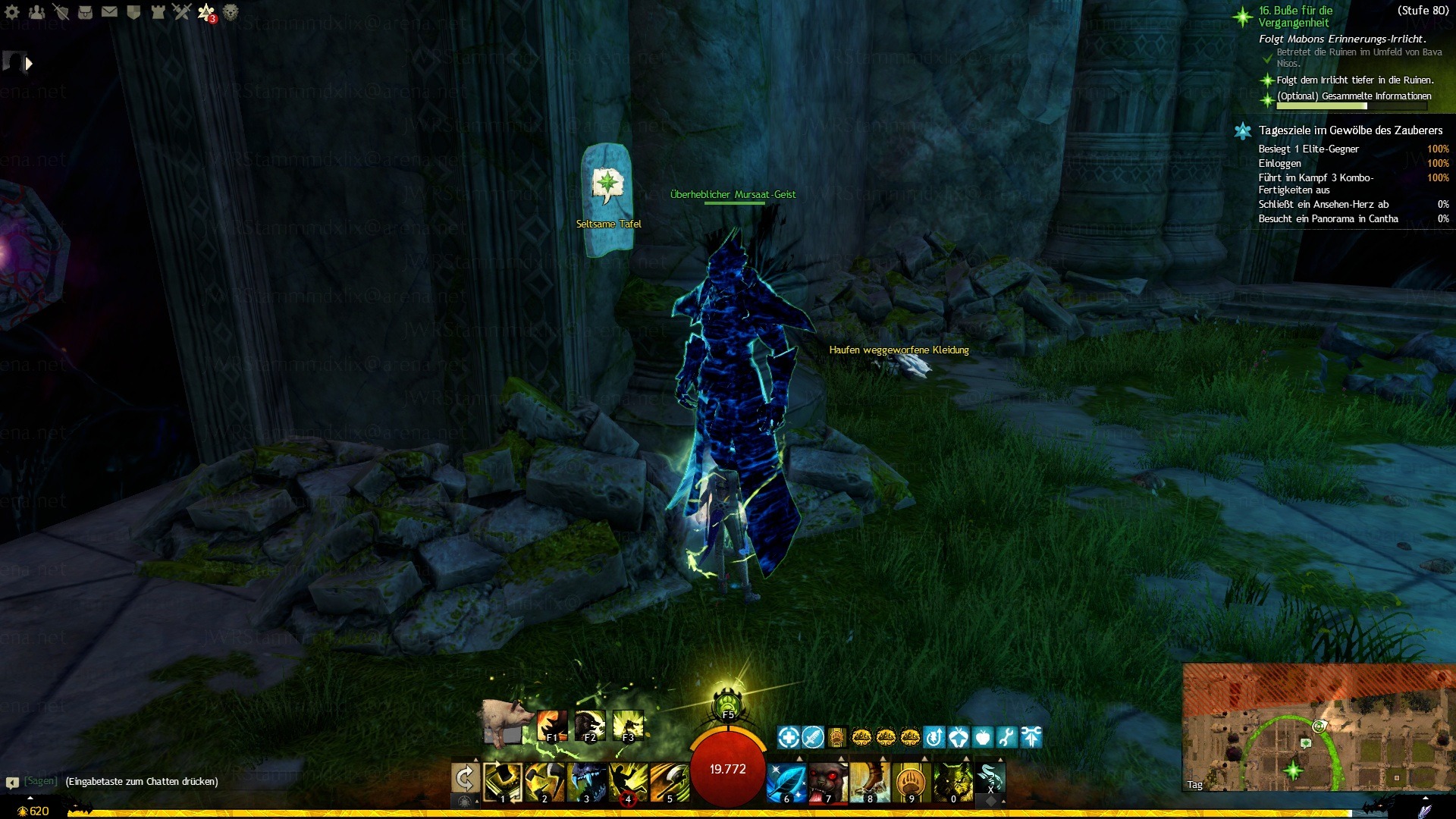Use the weapon swap button
The width and height of the screenshot is (1456, 819).
click(x=465, y=778)
